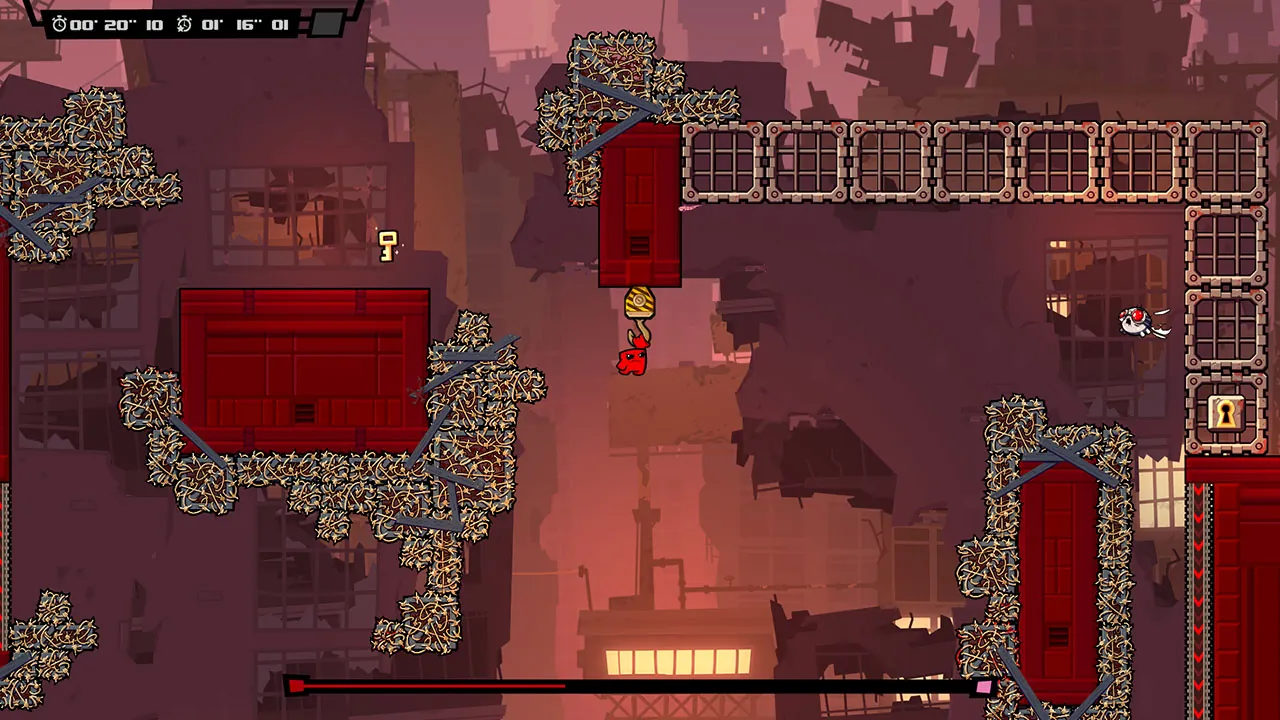Screen dimensions: 1280x720
Task: Click the current run time 00' 20'' 10
Action: (x=117, y=24)
